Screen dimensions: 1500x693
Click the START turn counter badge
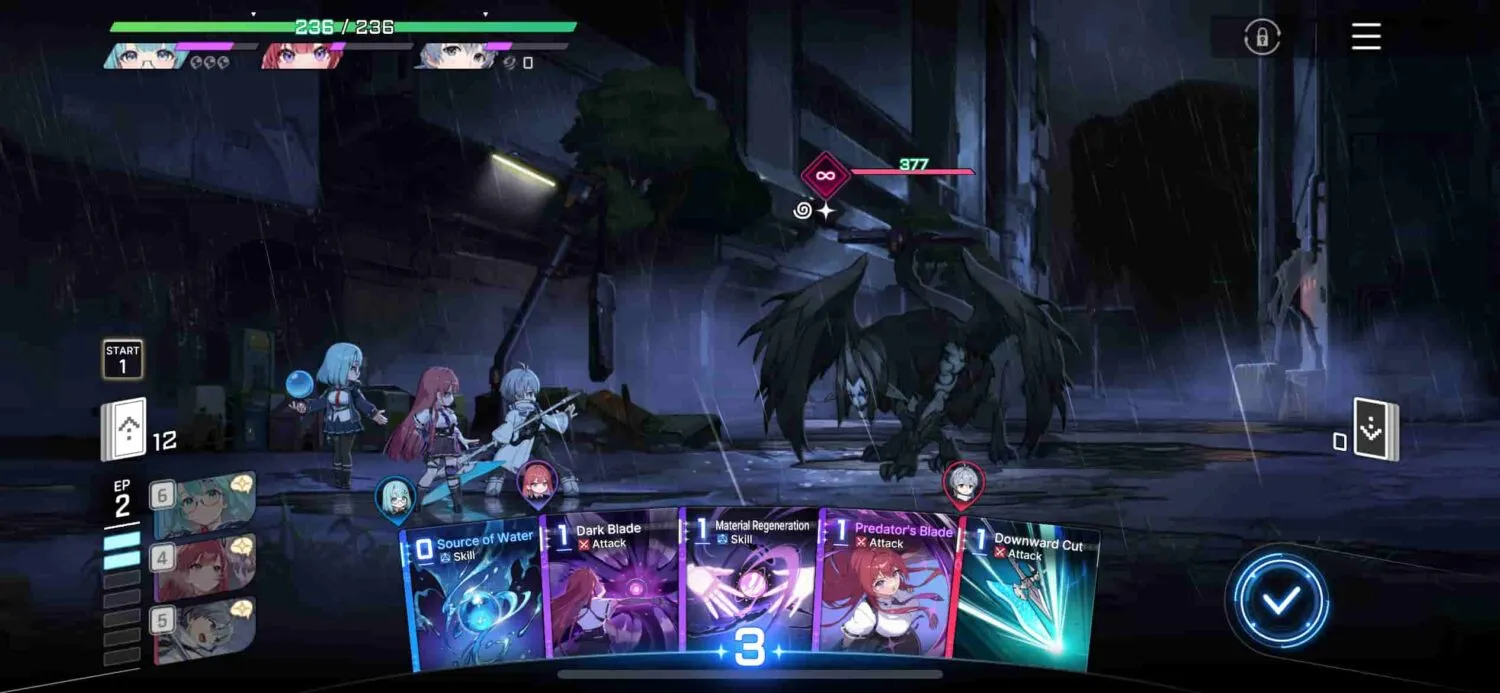click(x=123, y=359)
